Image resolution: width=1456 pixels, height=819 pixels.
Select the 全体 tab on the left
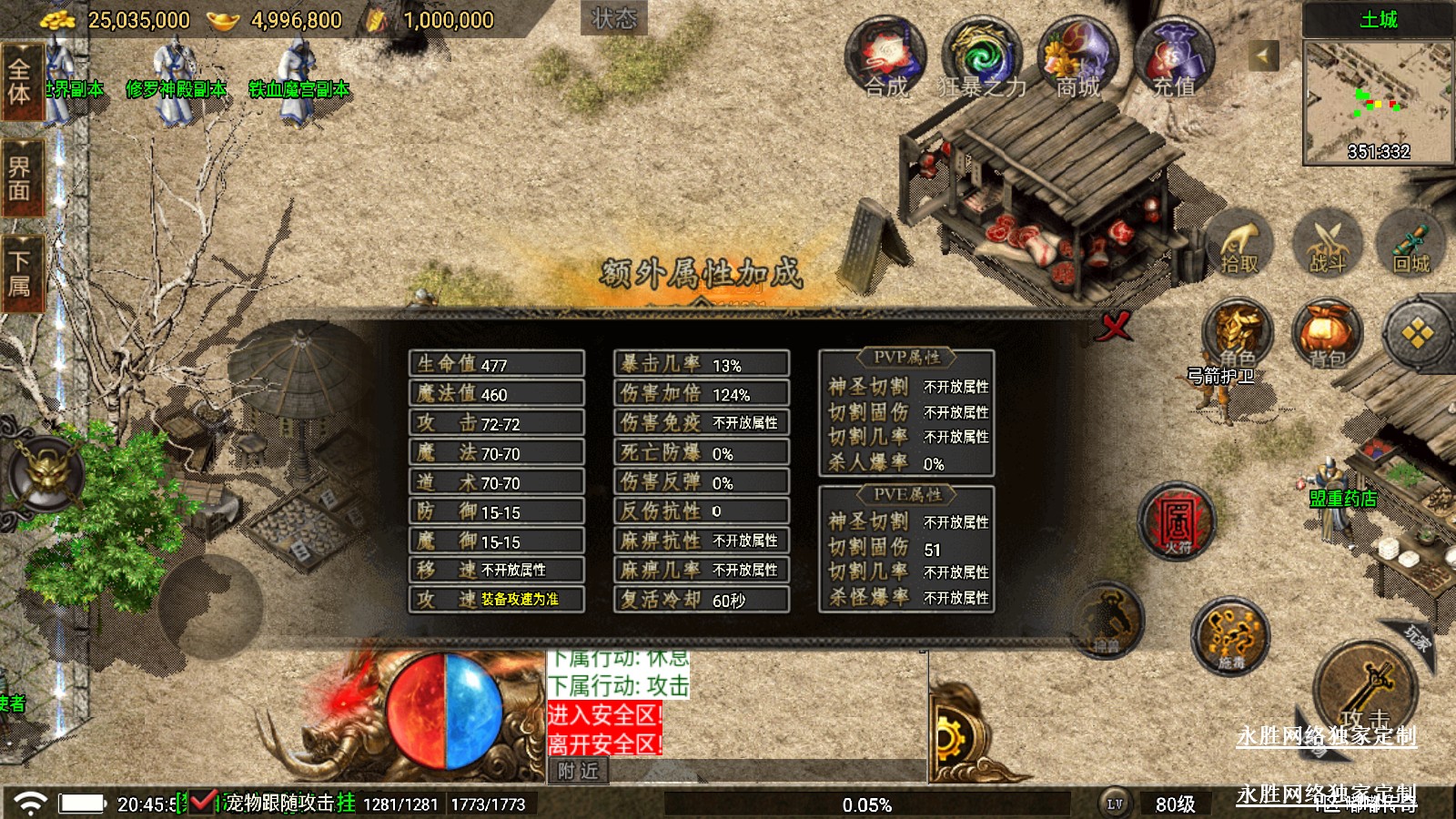tap(21, 82)
